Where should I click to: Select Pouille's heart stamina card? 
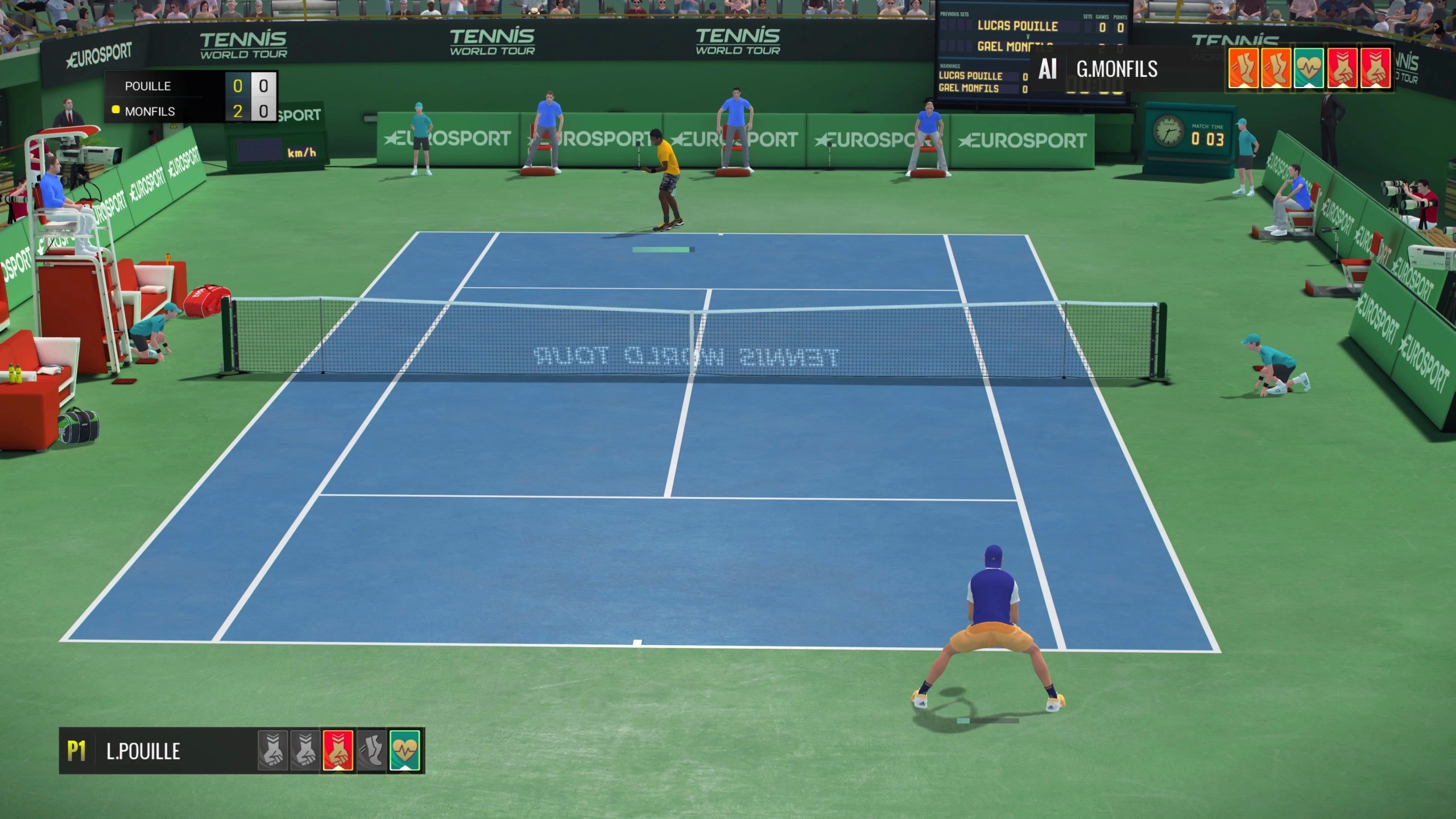tap(404, 752)
